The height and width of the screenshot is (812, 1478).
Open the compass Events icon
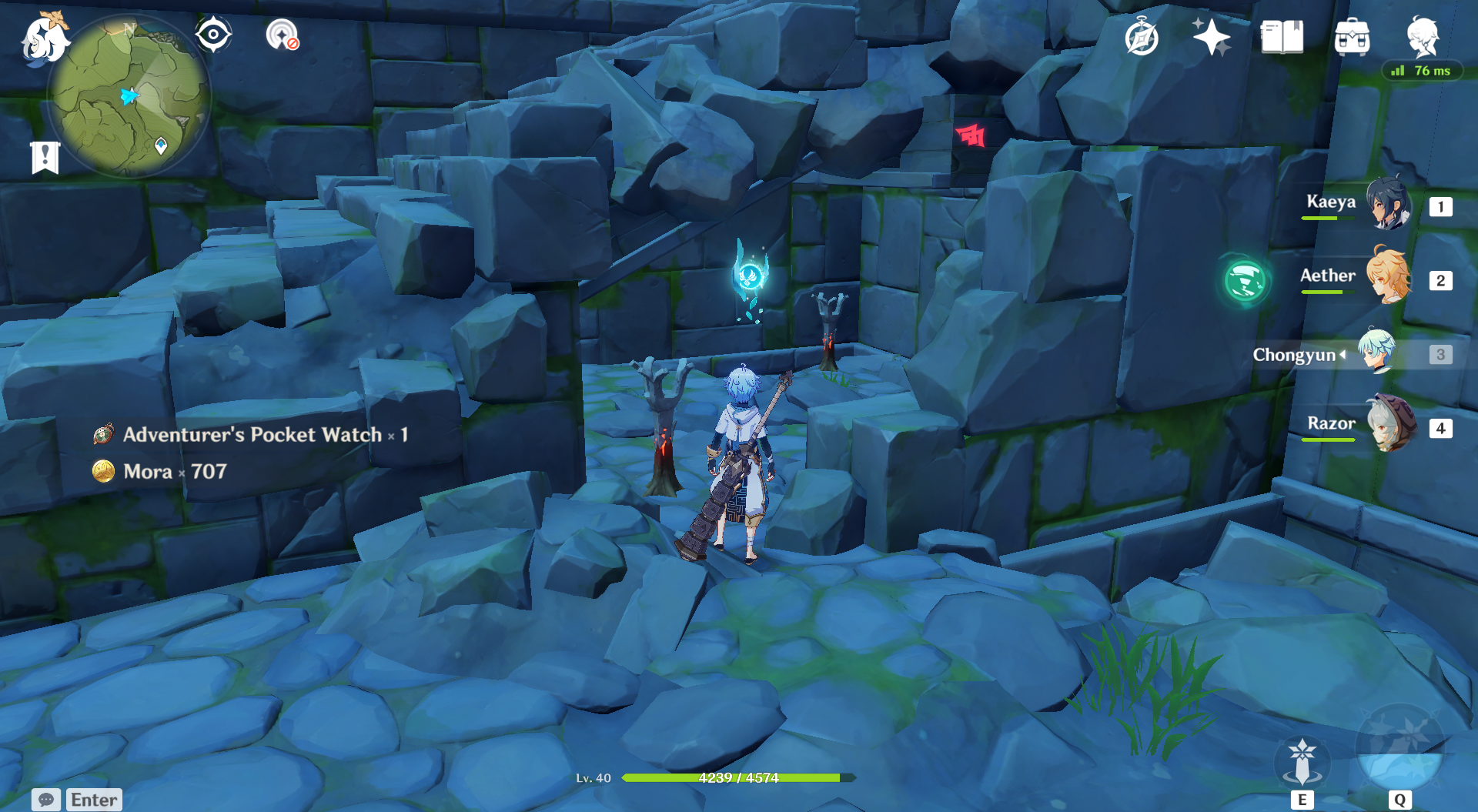[x=1142, y=37]
